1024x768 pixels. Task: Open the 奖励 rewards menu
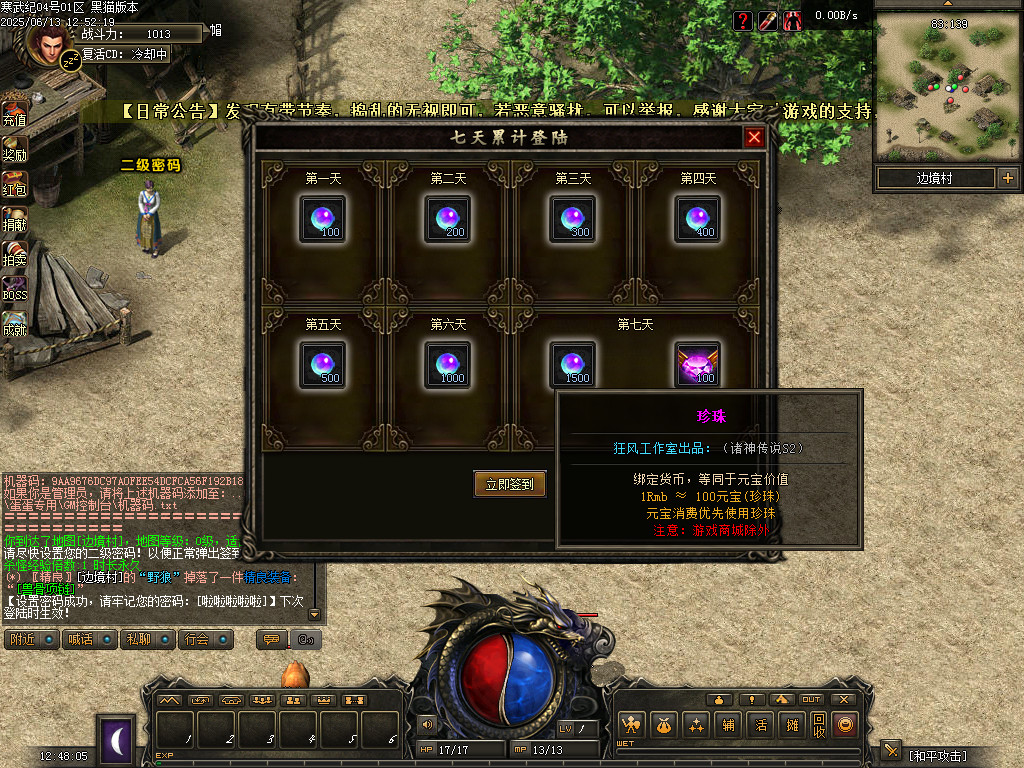(x=14, y=147)
